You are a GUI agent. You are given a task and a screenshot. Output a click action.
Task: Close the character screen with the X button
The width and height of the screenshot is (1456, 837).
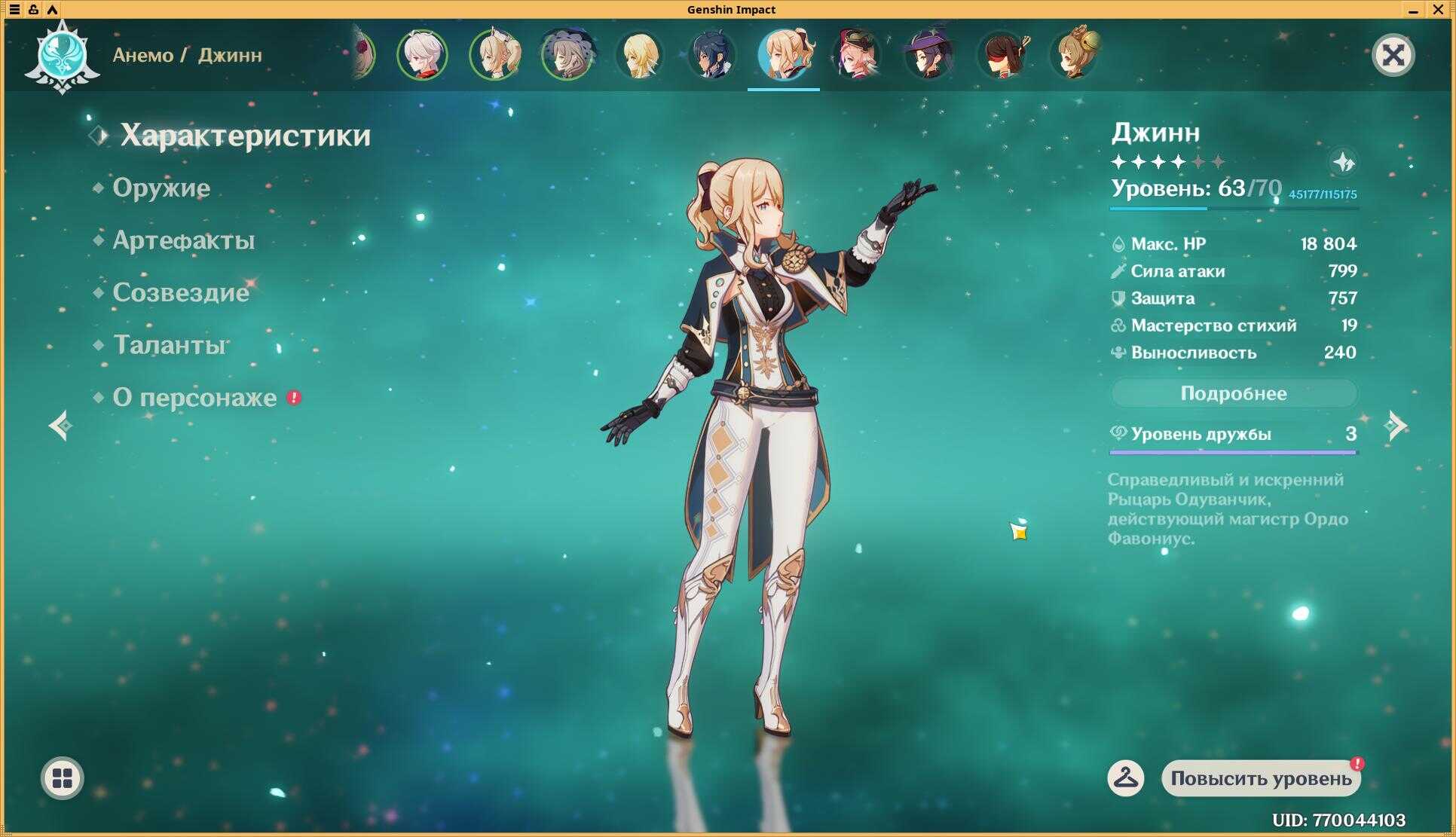tap(1393, 55)
